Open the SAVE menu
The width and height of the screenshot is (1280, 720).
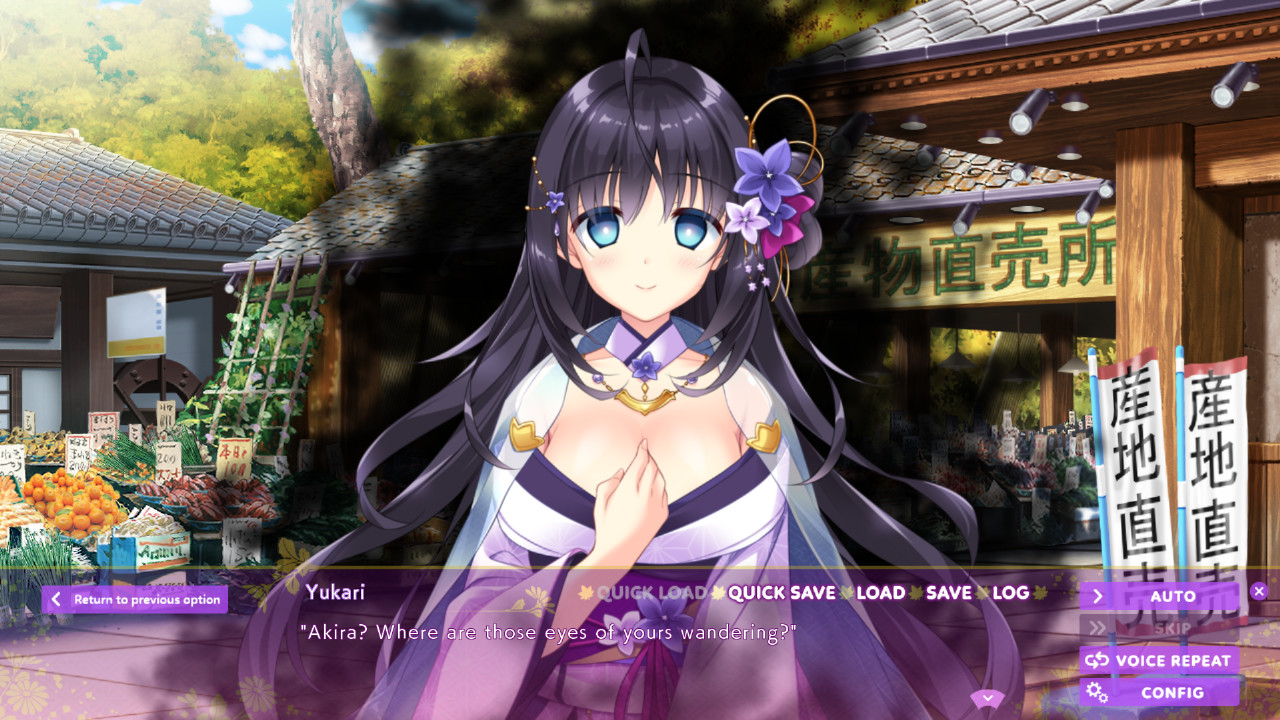(946, 593)
